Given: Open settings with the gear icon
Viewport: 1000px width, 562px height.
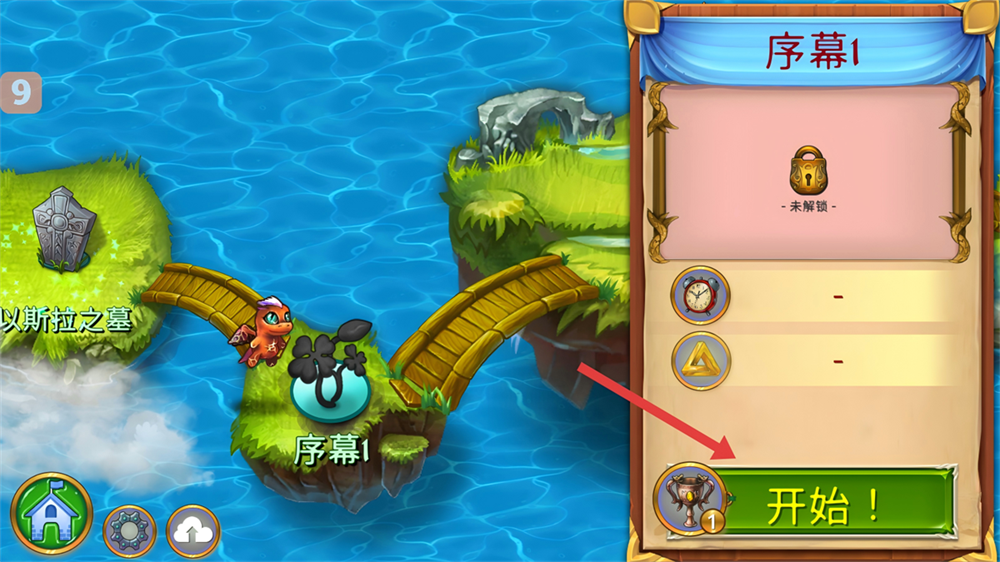Looking at the screenshot, I should pyautogui.click(x=129, y=531).
